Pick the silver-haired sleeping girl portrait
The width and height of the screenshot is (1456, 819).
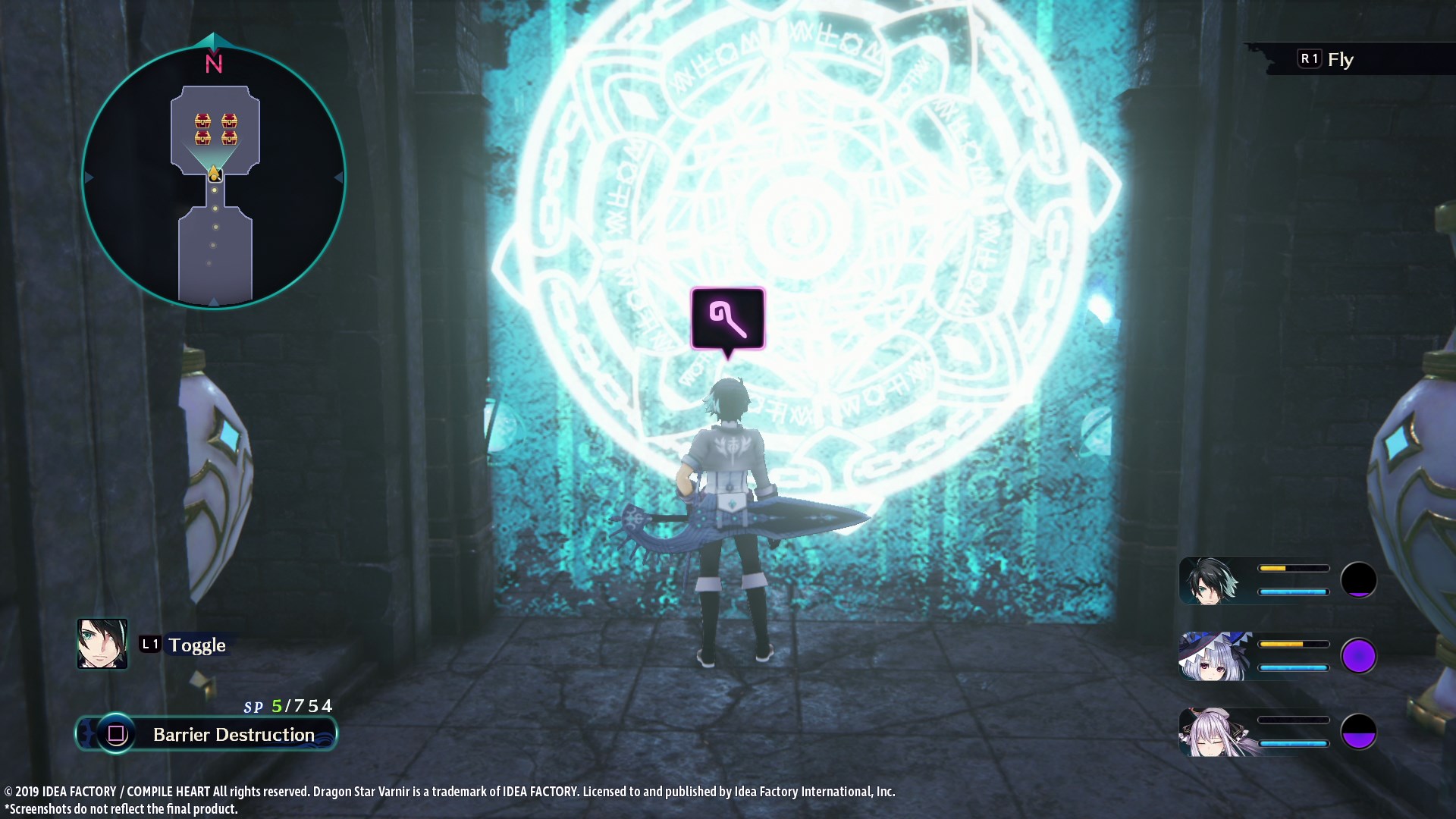tap(1213, 733)
